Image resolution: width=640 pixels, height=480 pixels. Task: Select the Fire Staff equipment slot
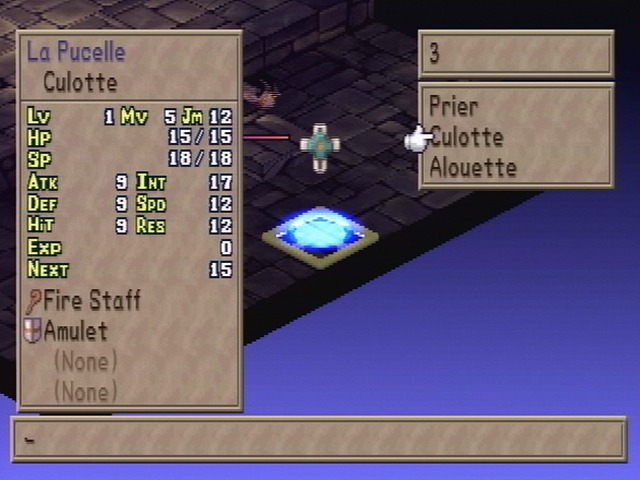91,300
